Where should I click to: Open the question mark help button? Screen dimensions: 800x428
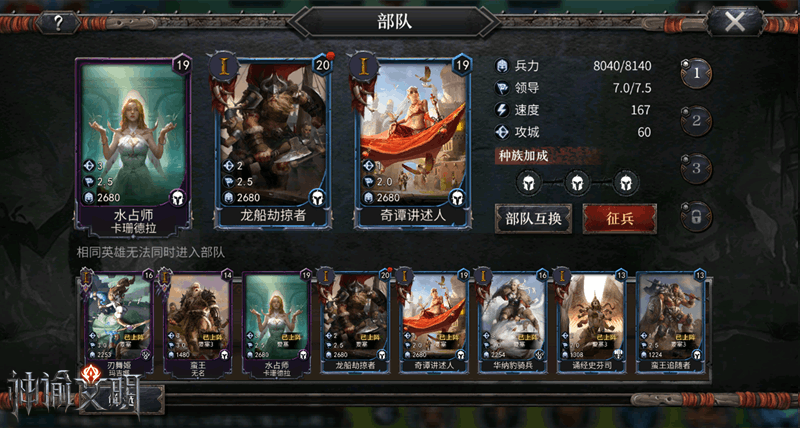tap(60, 21)
